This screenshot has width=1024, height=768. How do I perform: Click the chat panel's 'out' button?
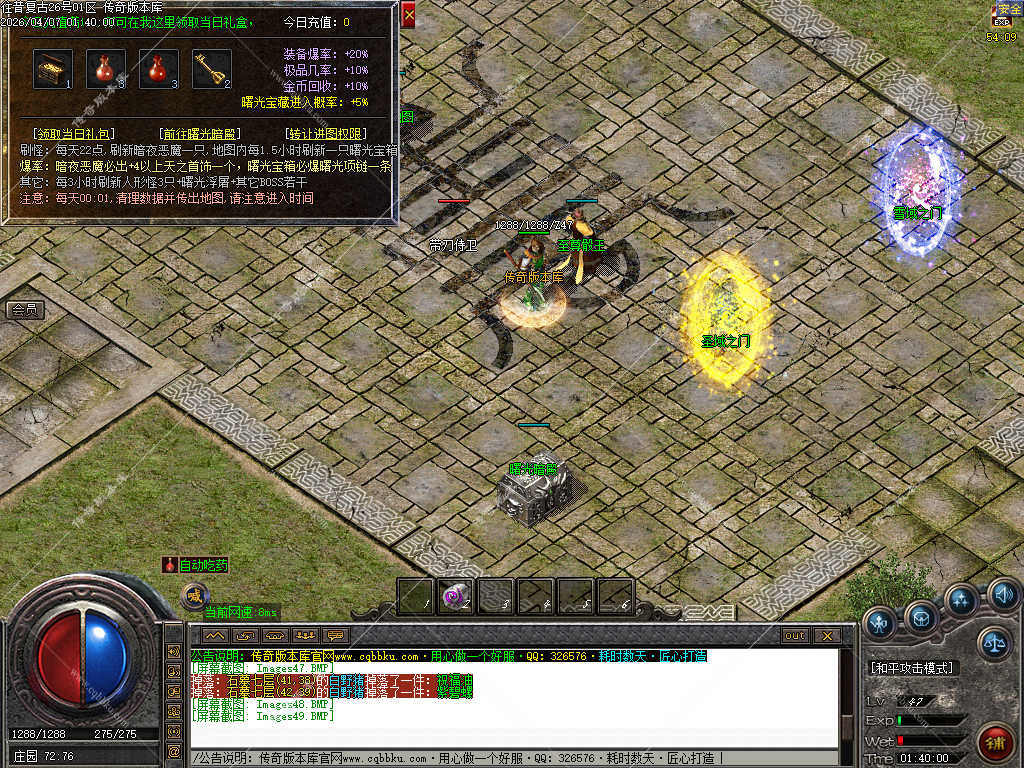[x=795, y=636]
